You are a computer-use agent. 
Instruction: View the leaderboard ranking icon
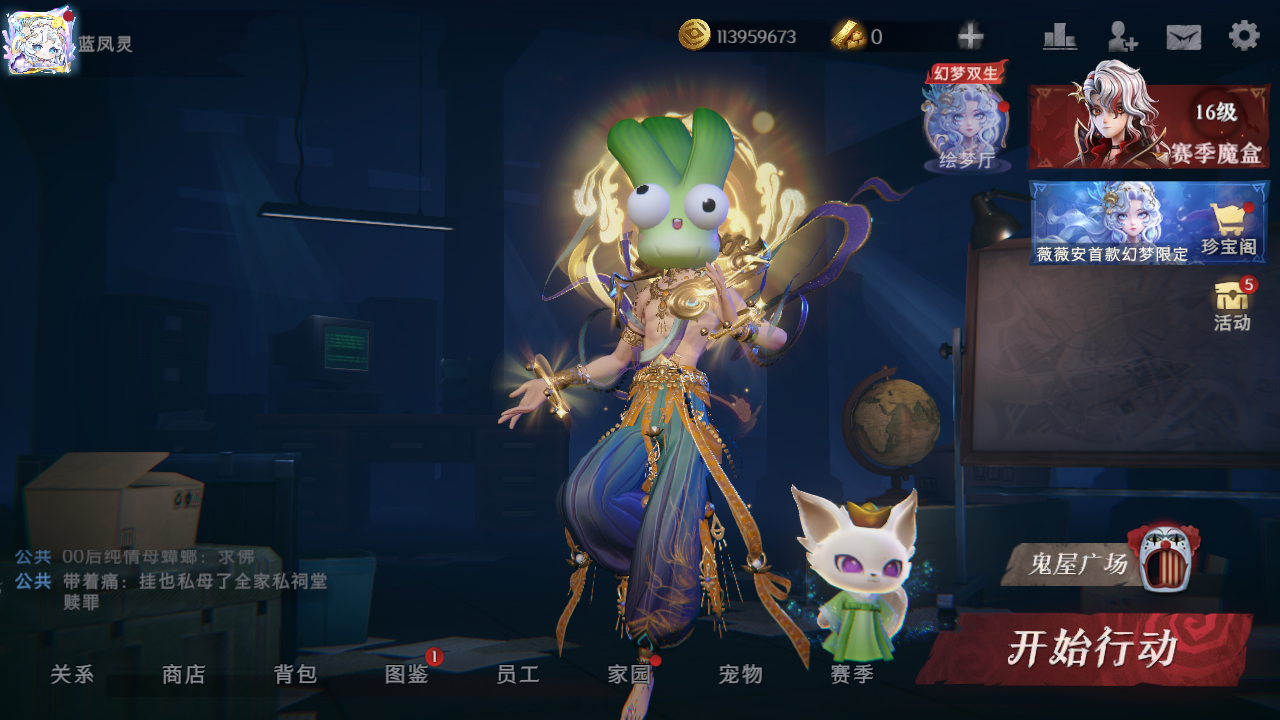click(1060, 37)
